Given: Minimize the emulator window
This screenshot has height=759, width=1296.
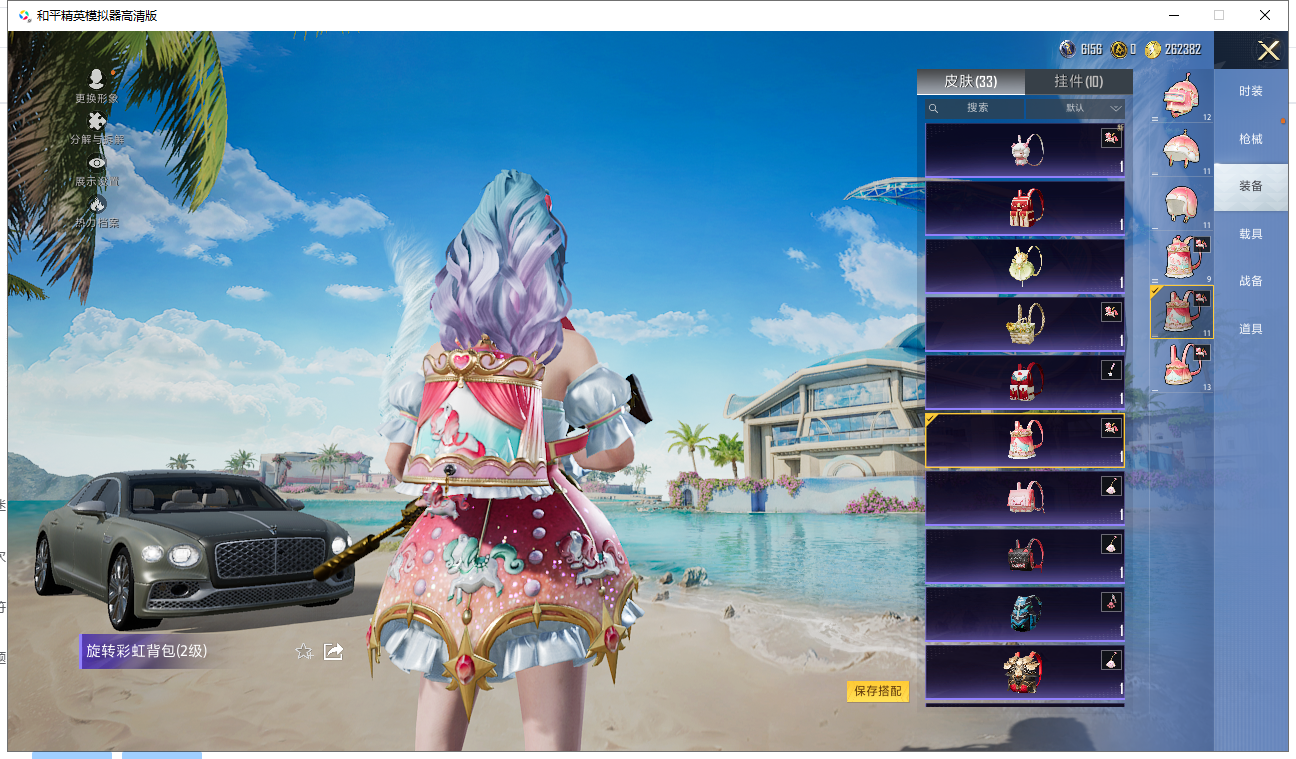Looking at the screenshot, I should coord(1173,15).
